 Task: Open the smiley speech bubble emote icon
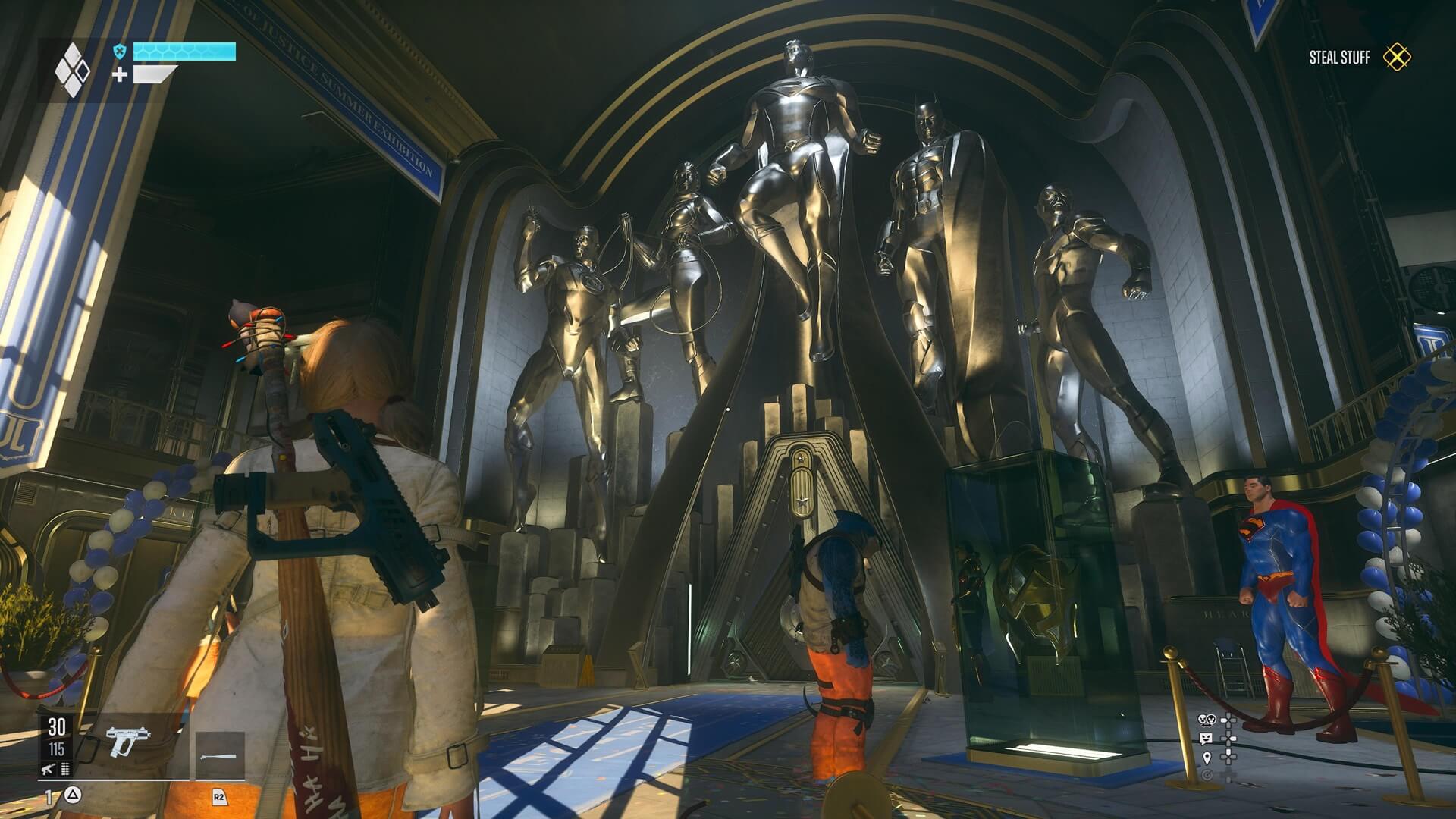click(x=1206, y=739)
